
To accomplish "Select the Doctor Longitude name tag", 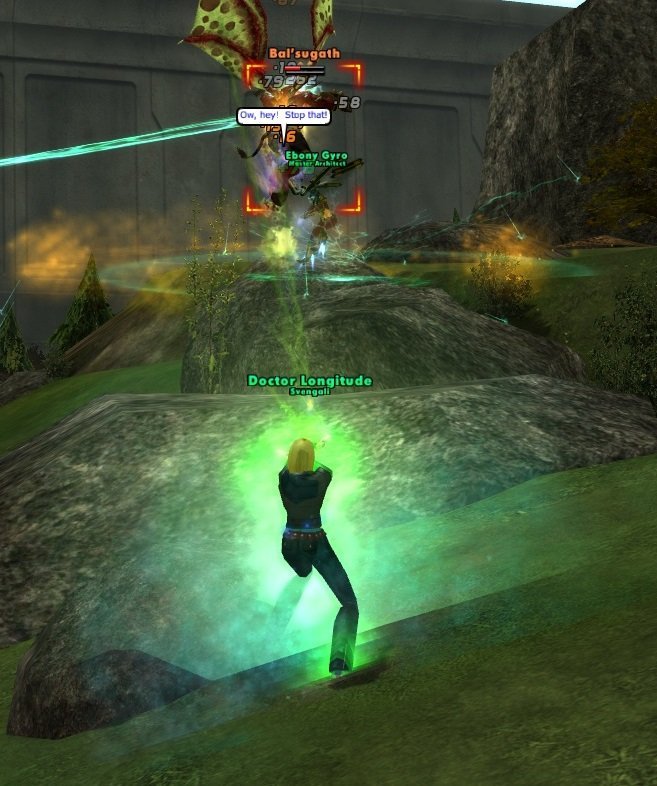I will [x=309, y=381].
